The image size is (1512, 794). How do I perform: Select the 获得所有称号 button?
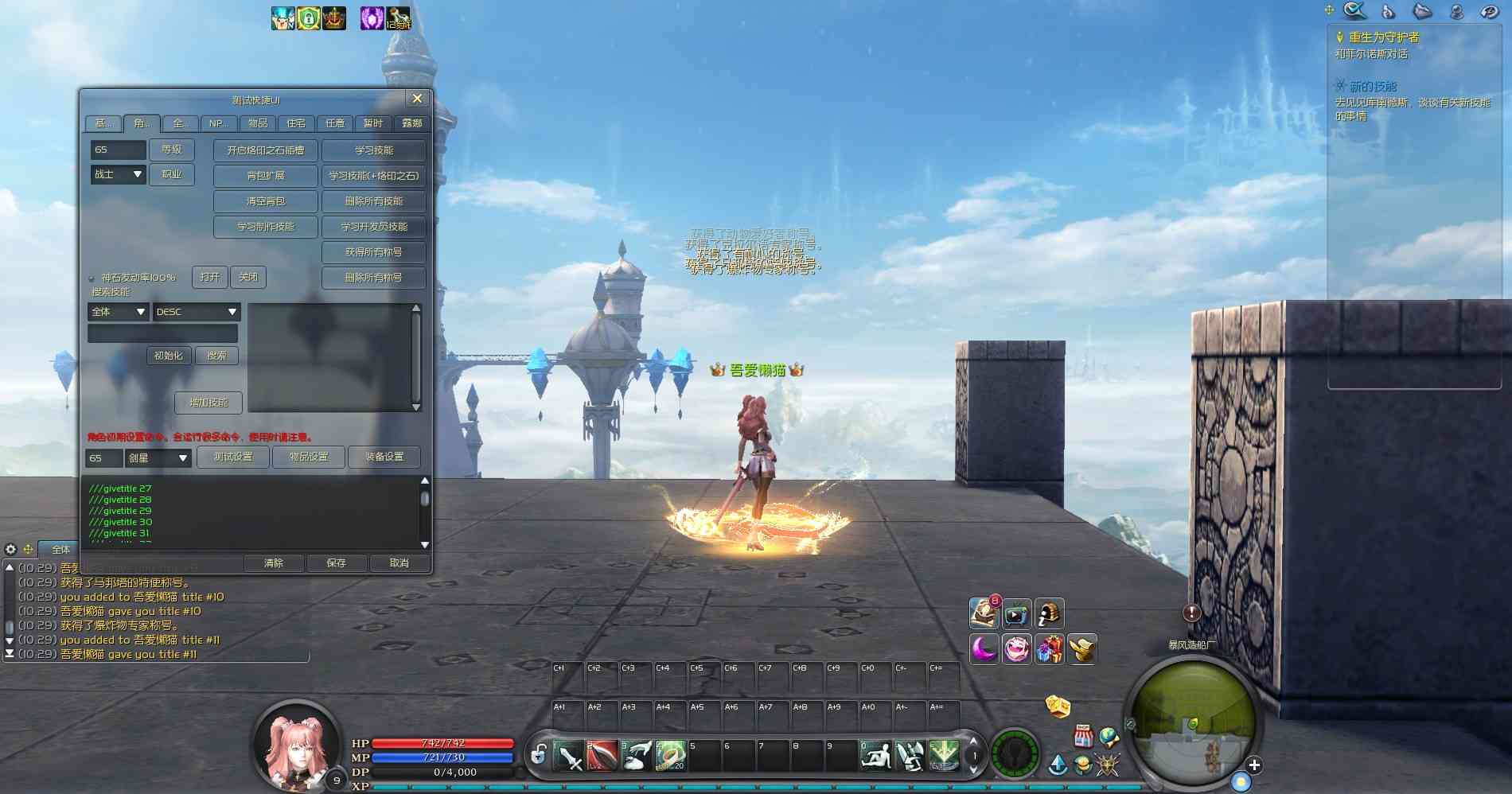374,252
